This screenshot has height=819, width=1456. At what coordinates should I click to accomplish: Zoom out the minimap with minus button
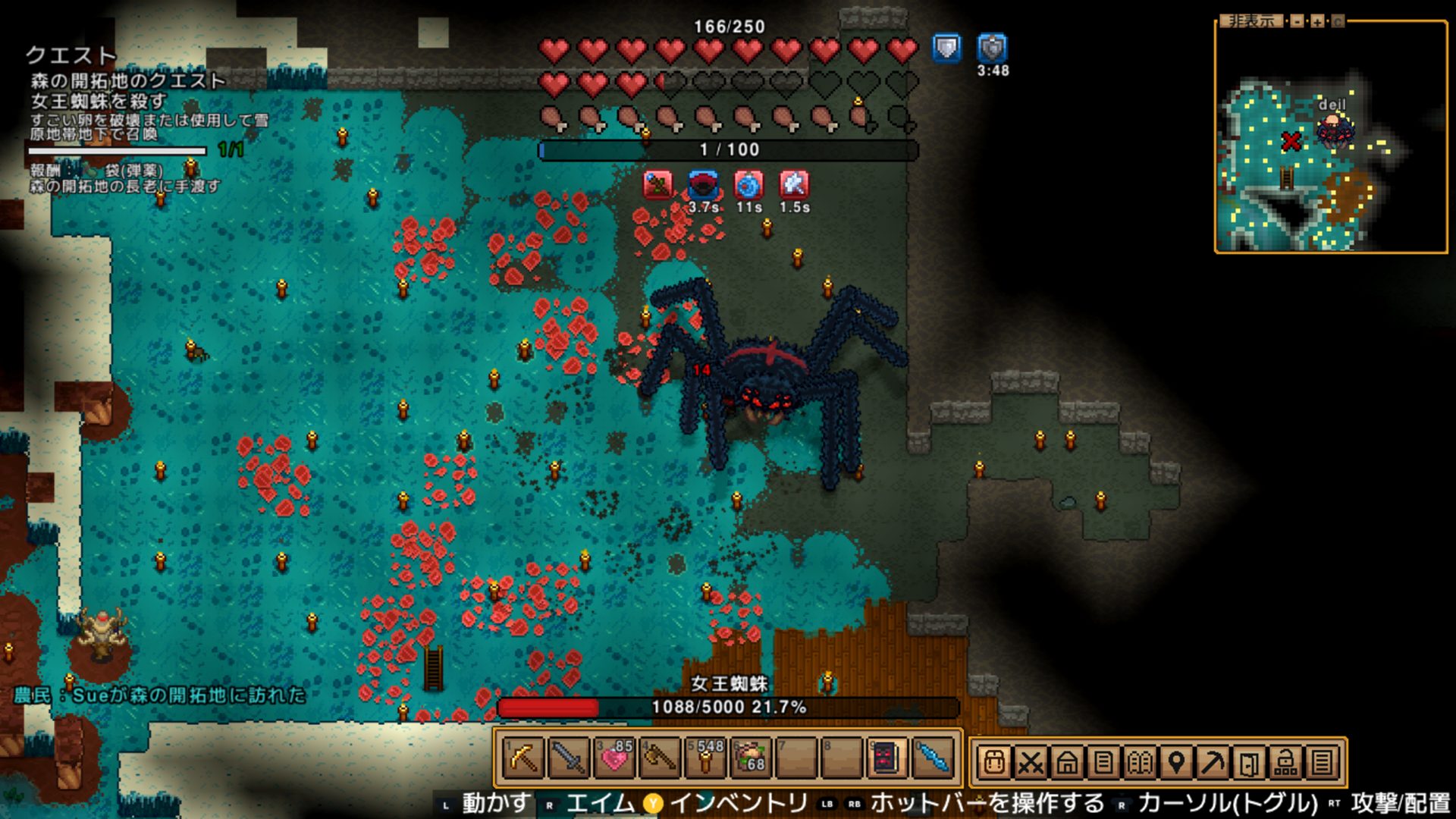tap(1298, 21)
